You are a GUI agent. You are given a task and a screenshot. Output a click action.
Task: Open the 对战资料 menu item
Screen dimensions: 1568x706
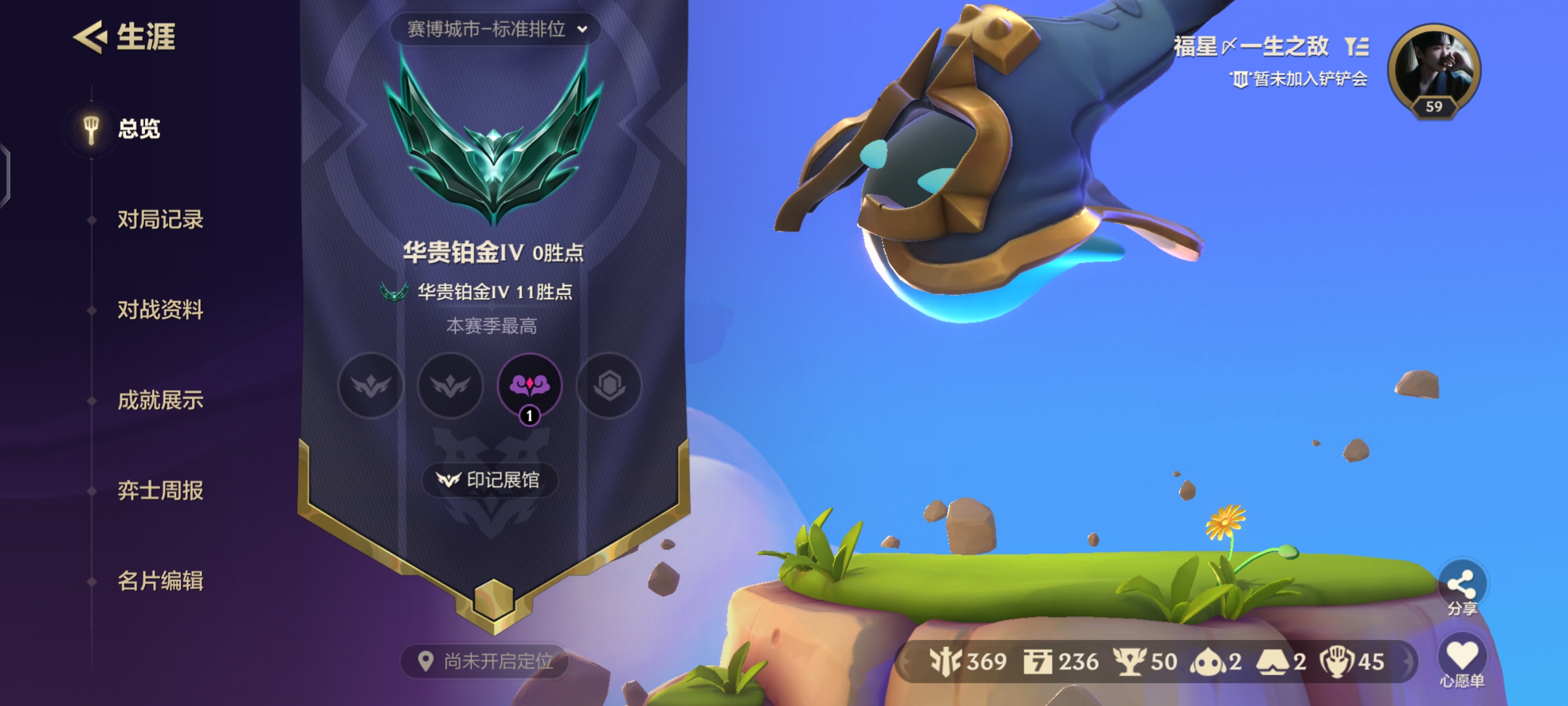click(160, 310)
